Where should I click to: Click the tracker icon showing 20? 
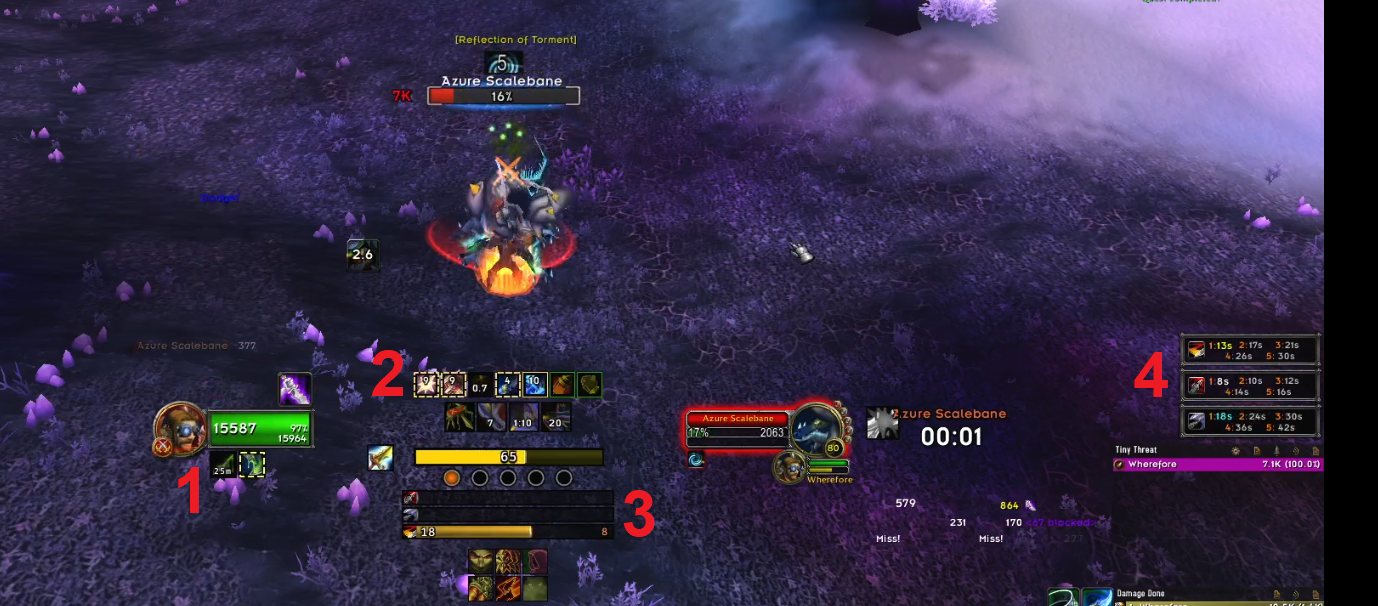click(x=556, y=416)
